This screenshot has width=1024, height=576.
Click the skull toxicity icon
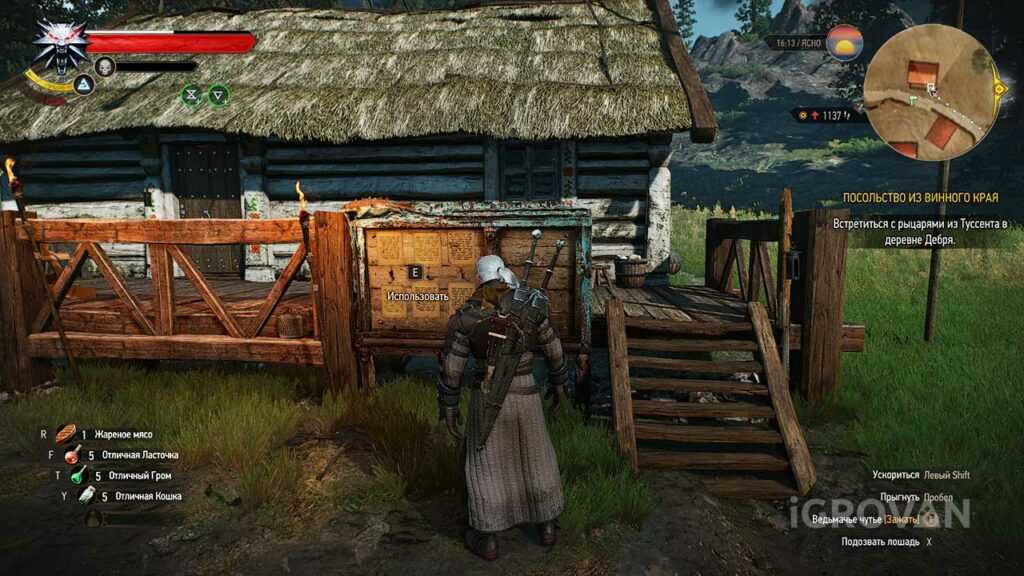tap(103, 66)
